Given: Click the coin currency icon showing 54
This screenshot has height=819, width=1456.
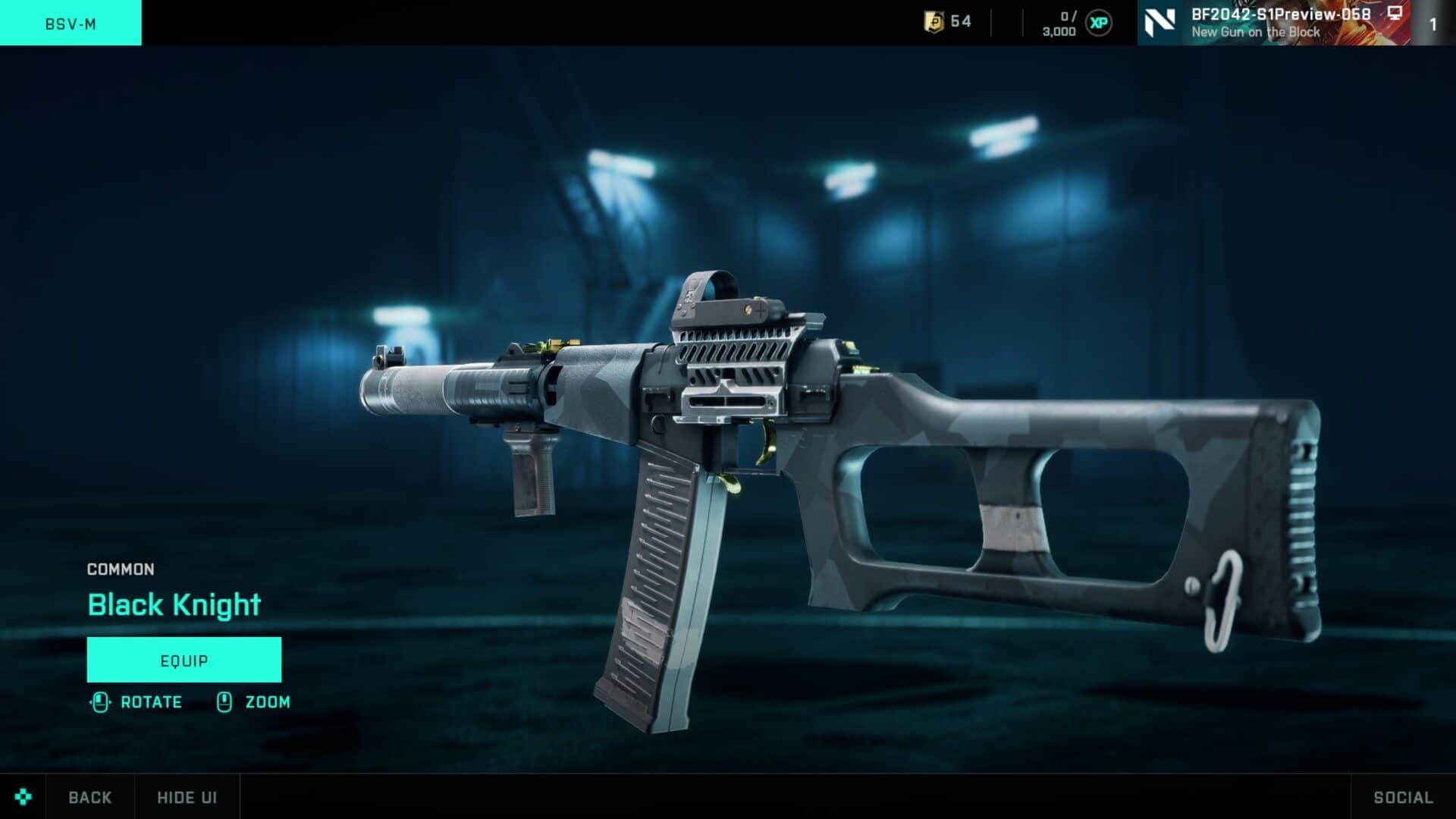Looking at the screenshot, I should [933, 23].
